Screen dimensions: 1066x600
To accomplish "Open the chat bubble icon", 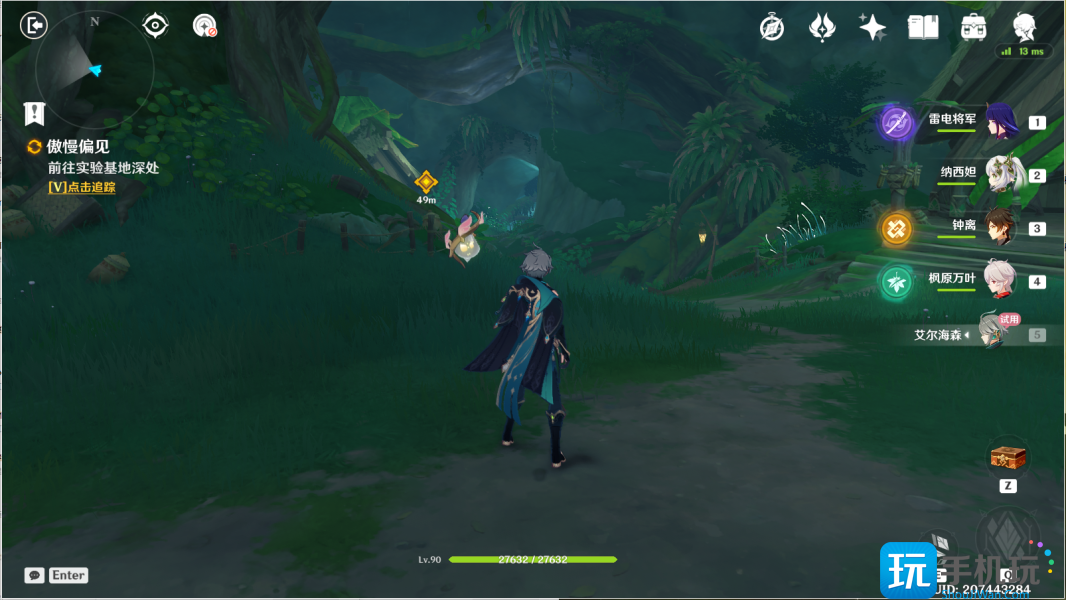I will point(35,575).
